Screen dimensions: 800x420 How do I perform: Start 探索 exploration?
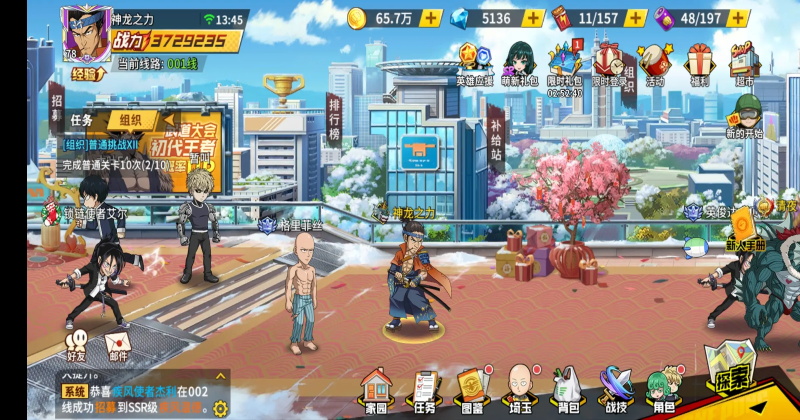tap(731, 376)
